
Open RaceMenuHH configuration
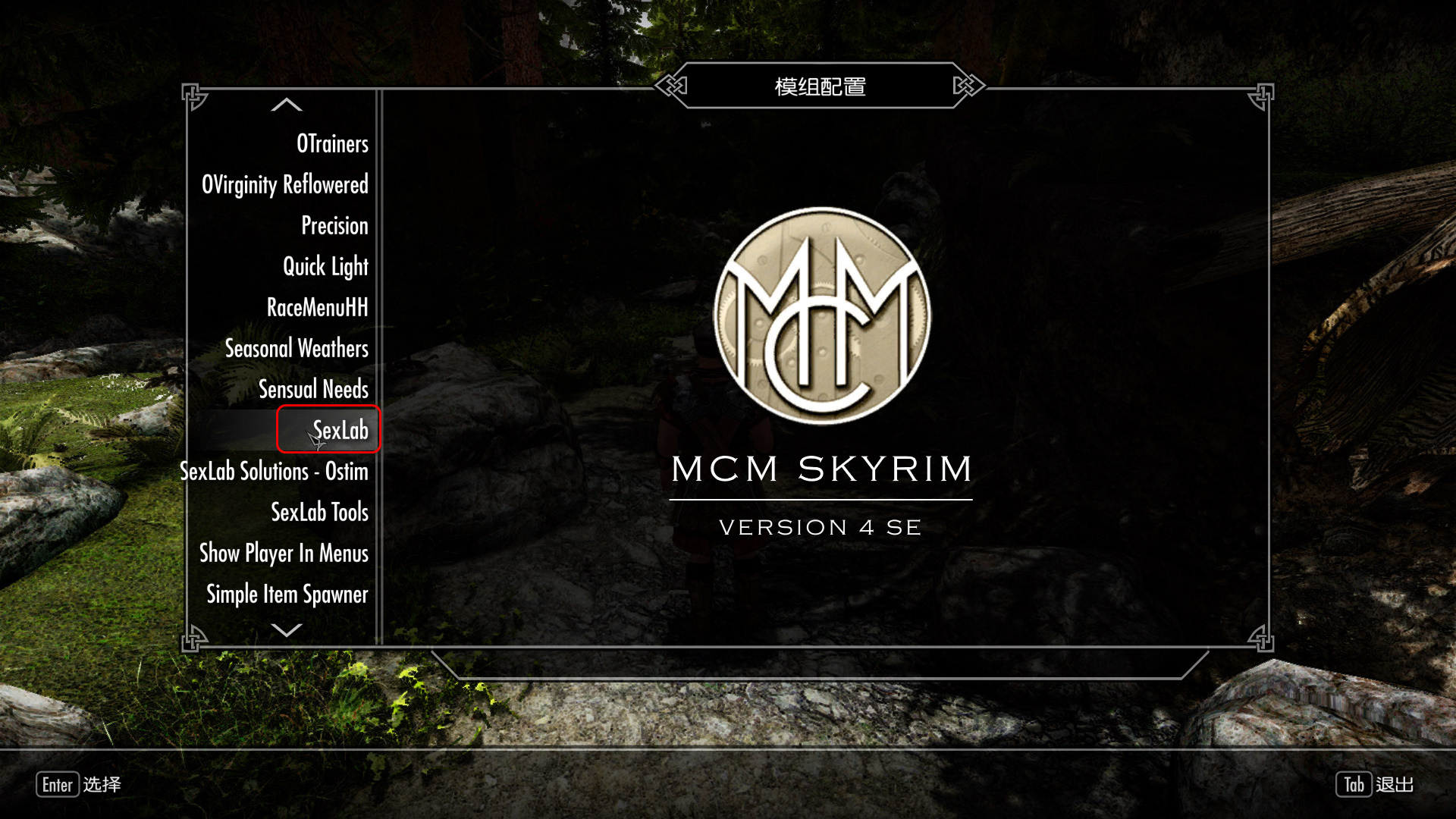pyautogui.click(x=317, y=308)
